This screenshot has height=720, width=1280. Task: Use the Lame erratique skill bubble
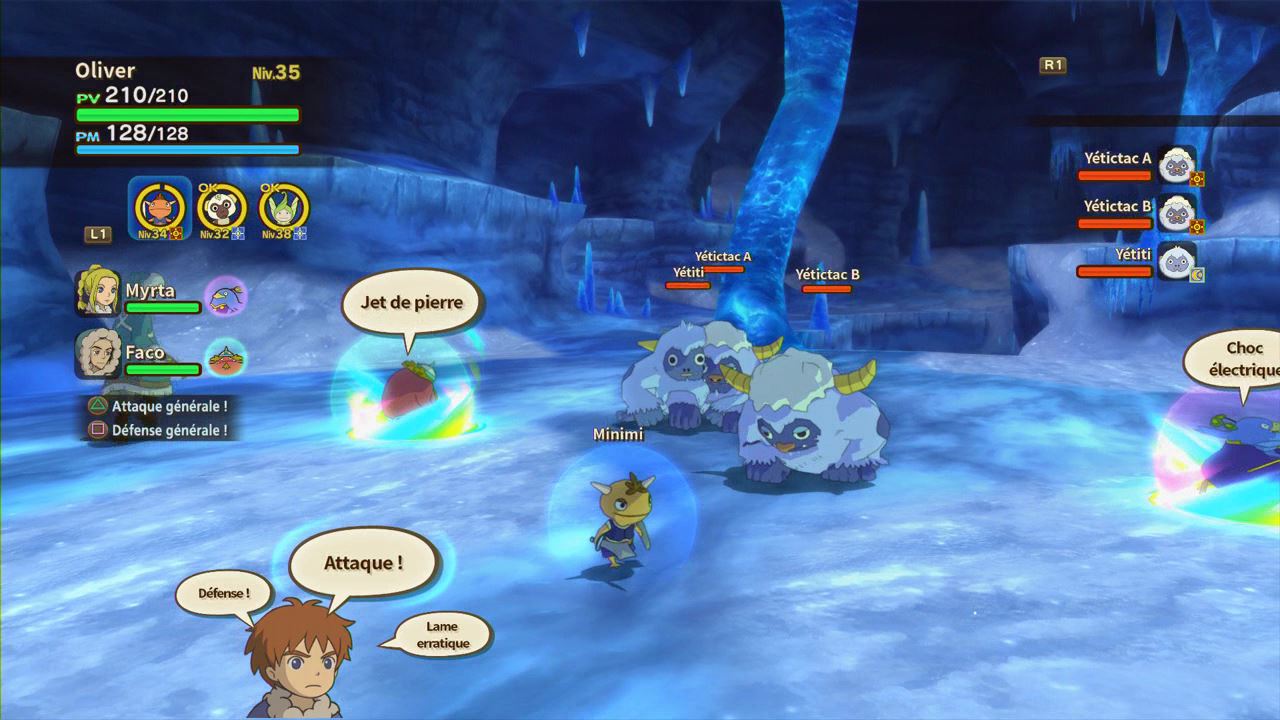point(441,635)
